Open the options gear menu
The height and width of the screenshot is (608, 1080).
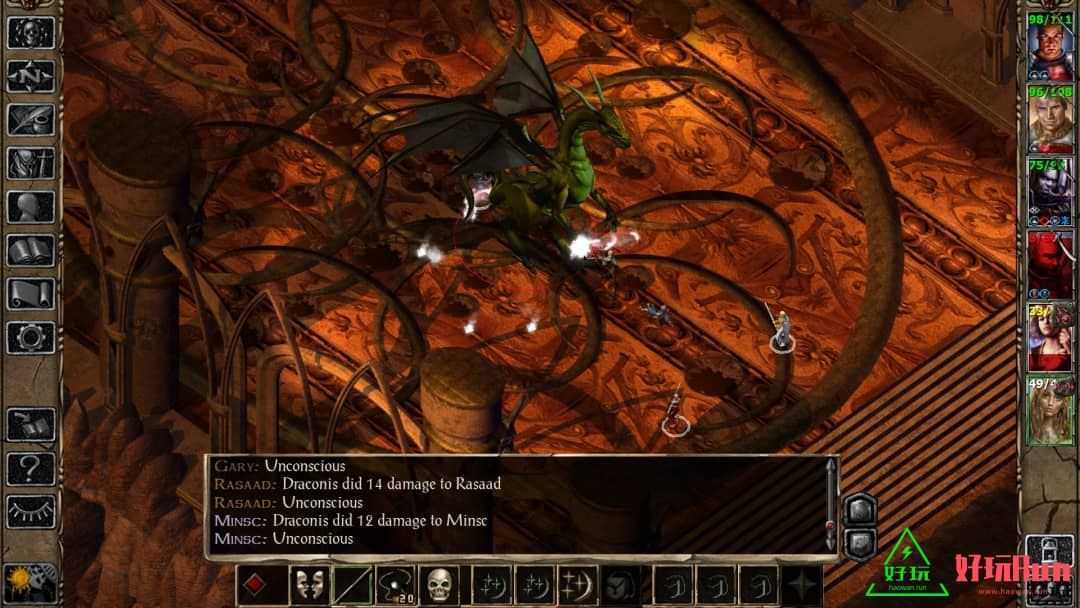pos(31,337)
